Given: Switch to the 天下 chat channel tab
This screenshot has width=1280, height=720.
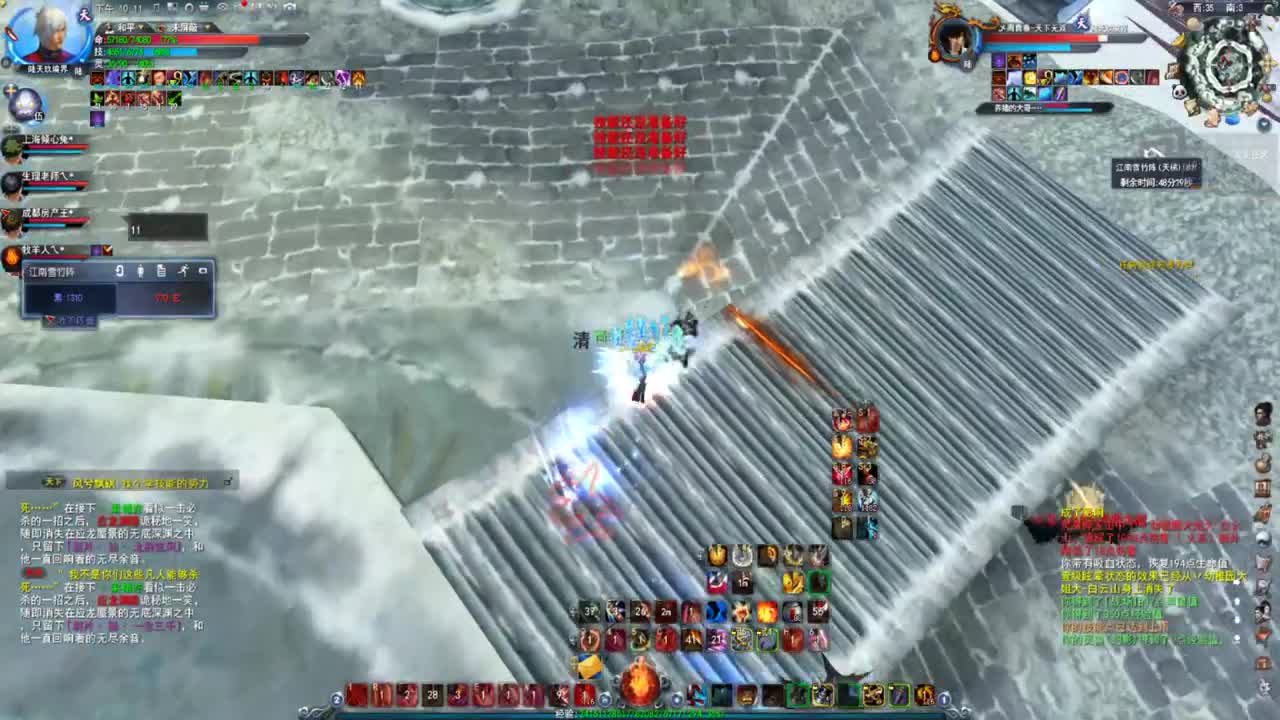Looking at the screenshot, I should (53, 481).
